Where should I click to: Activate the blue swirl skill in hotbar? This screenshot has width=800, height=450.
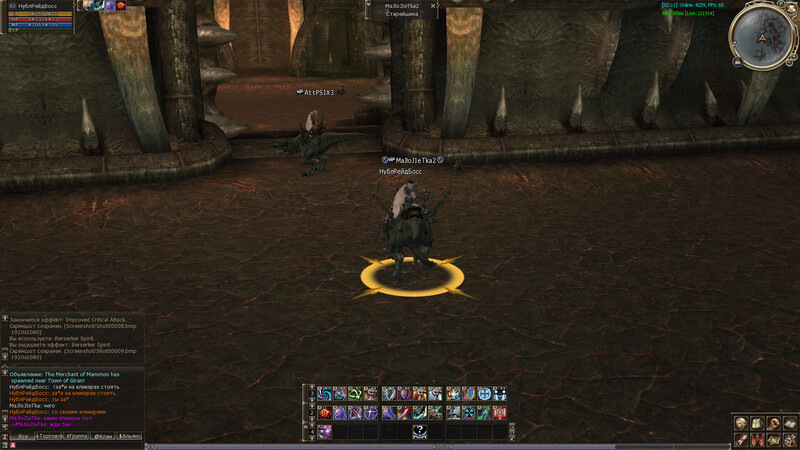pyautogui.click(x=325, y=394)
